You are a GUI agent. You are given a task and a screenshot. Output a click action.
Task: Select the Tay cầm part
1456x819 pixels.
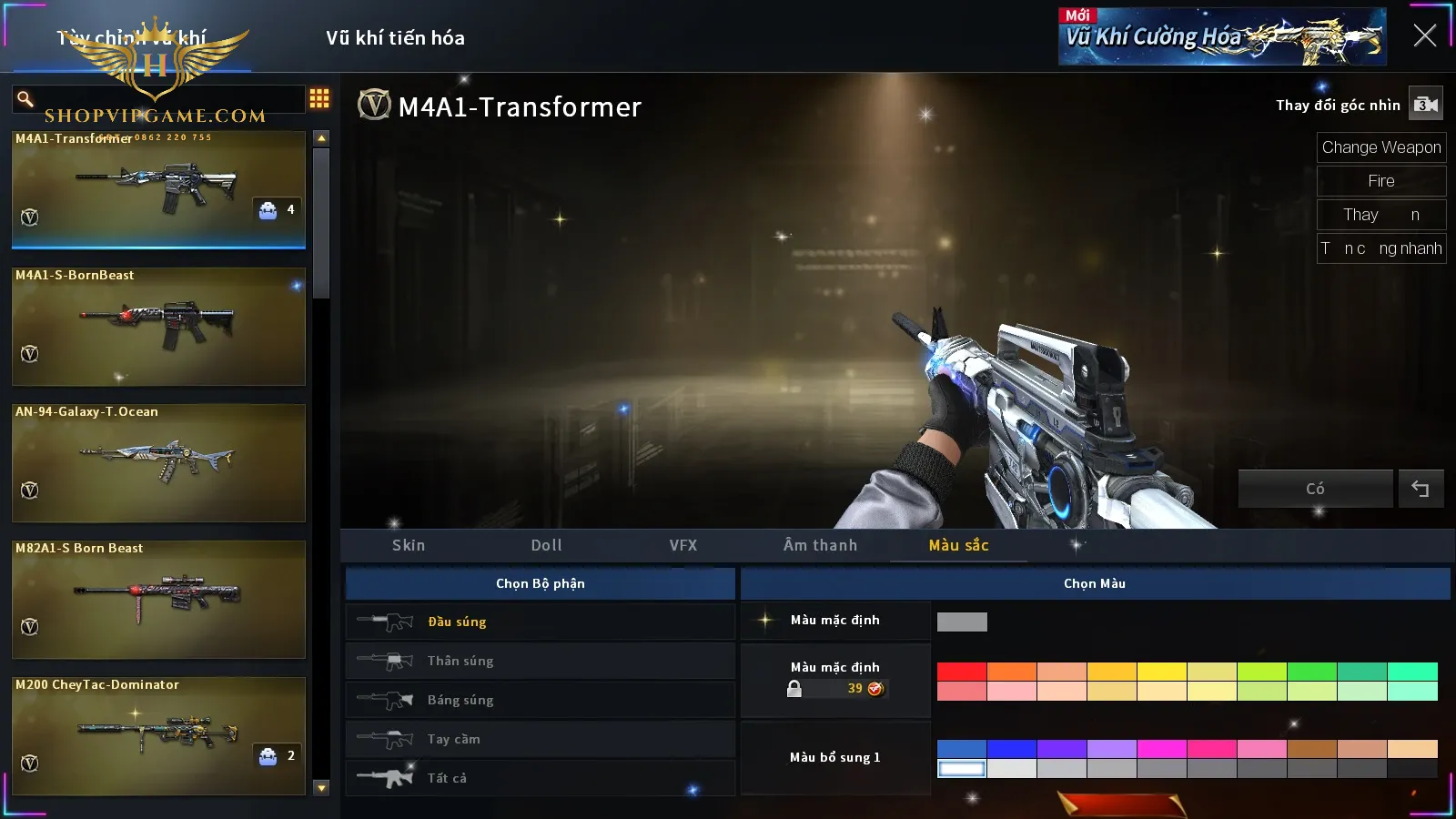coord(540,739)
